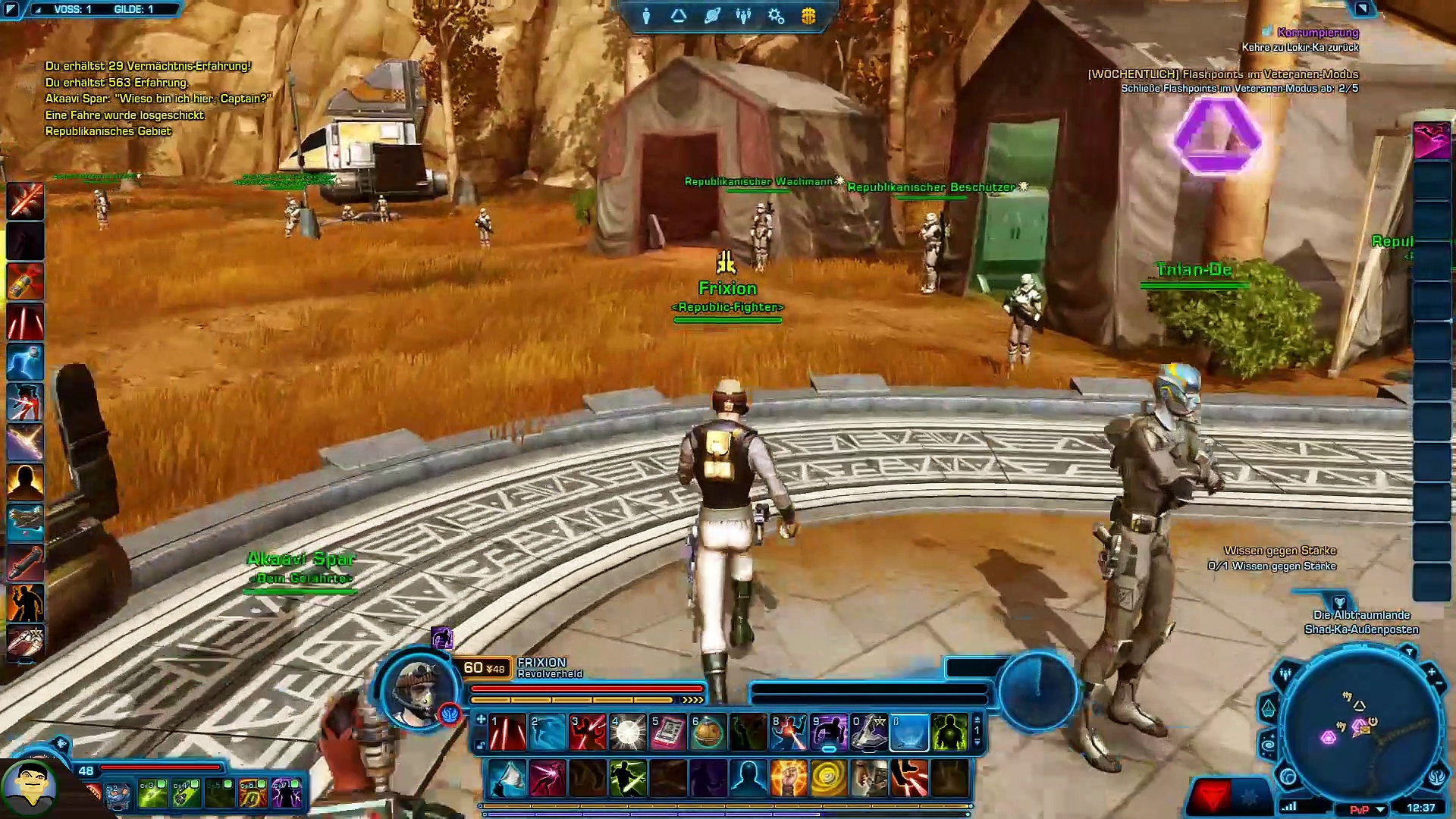The height and width of the screenshot is (819, 1456).
Task: Throw the orange thermal grenade in slot 6
Action: pyautogui.click(x=708, y=733)
